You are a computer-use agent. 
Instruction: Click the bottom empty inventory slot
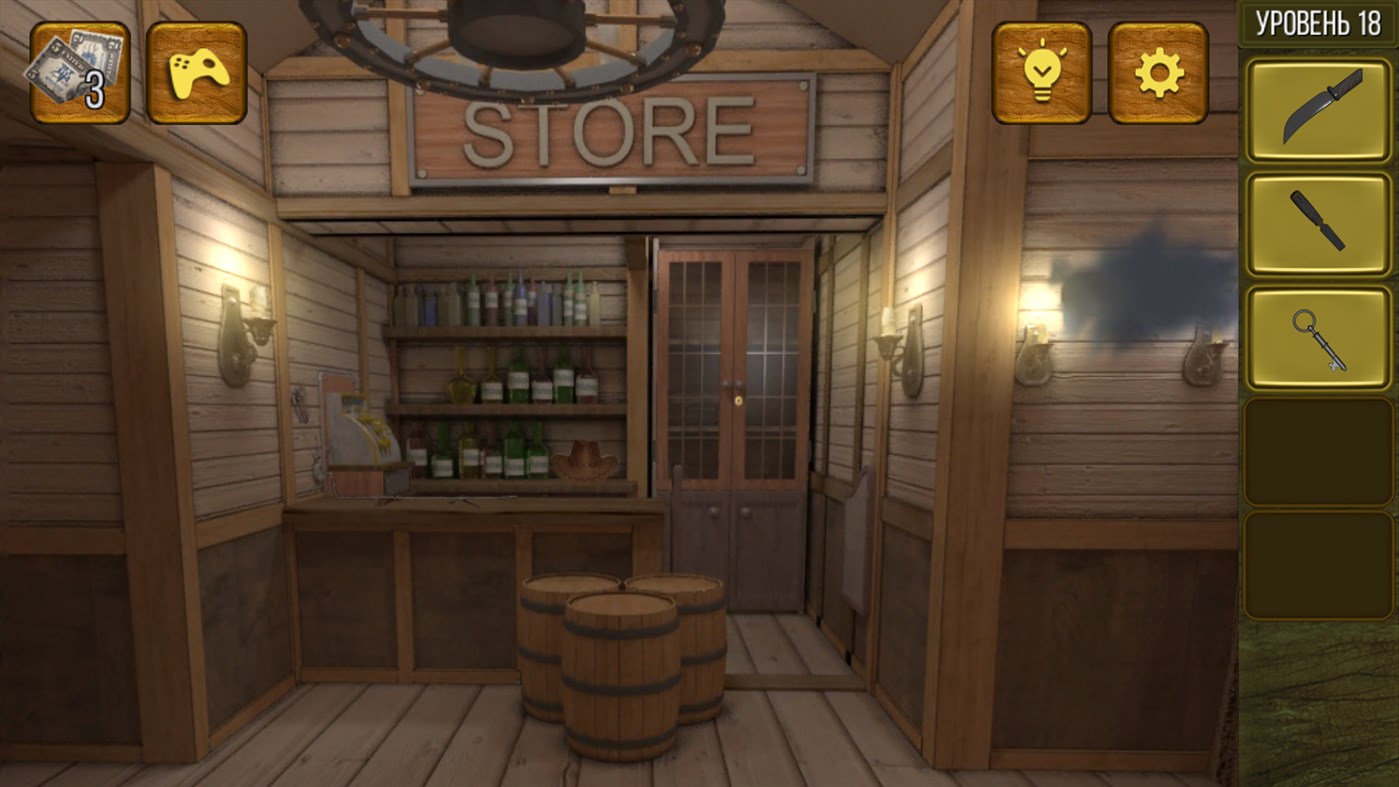(1317, 562)
